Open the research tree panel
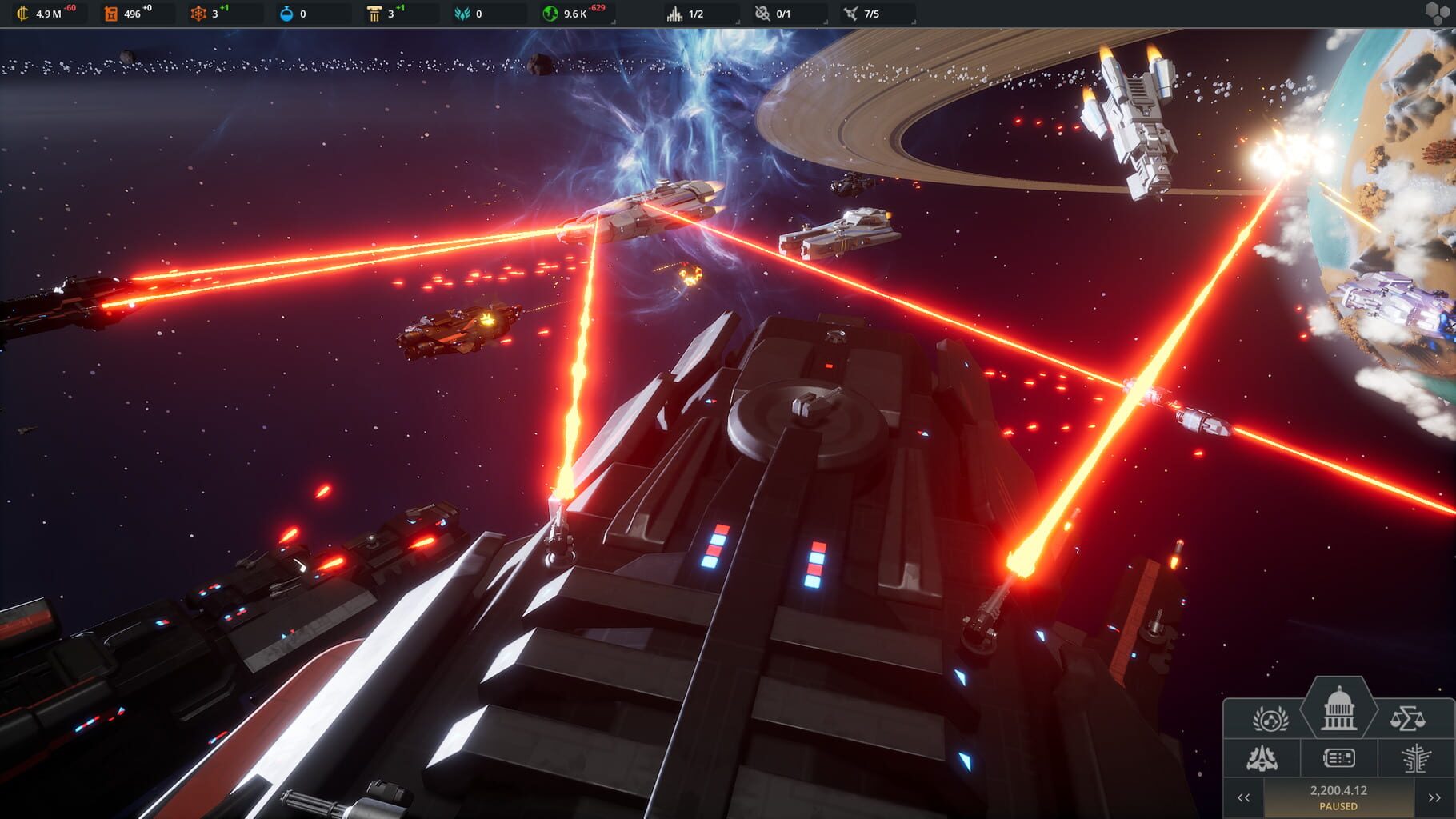 [1414, 760]
